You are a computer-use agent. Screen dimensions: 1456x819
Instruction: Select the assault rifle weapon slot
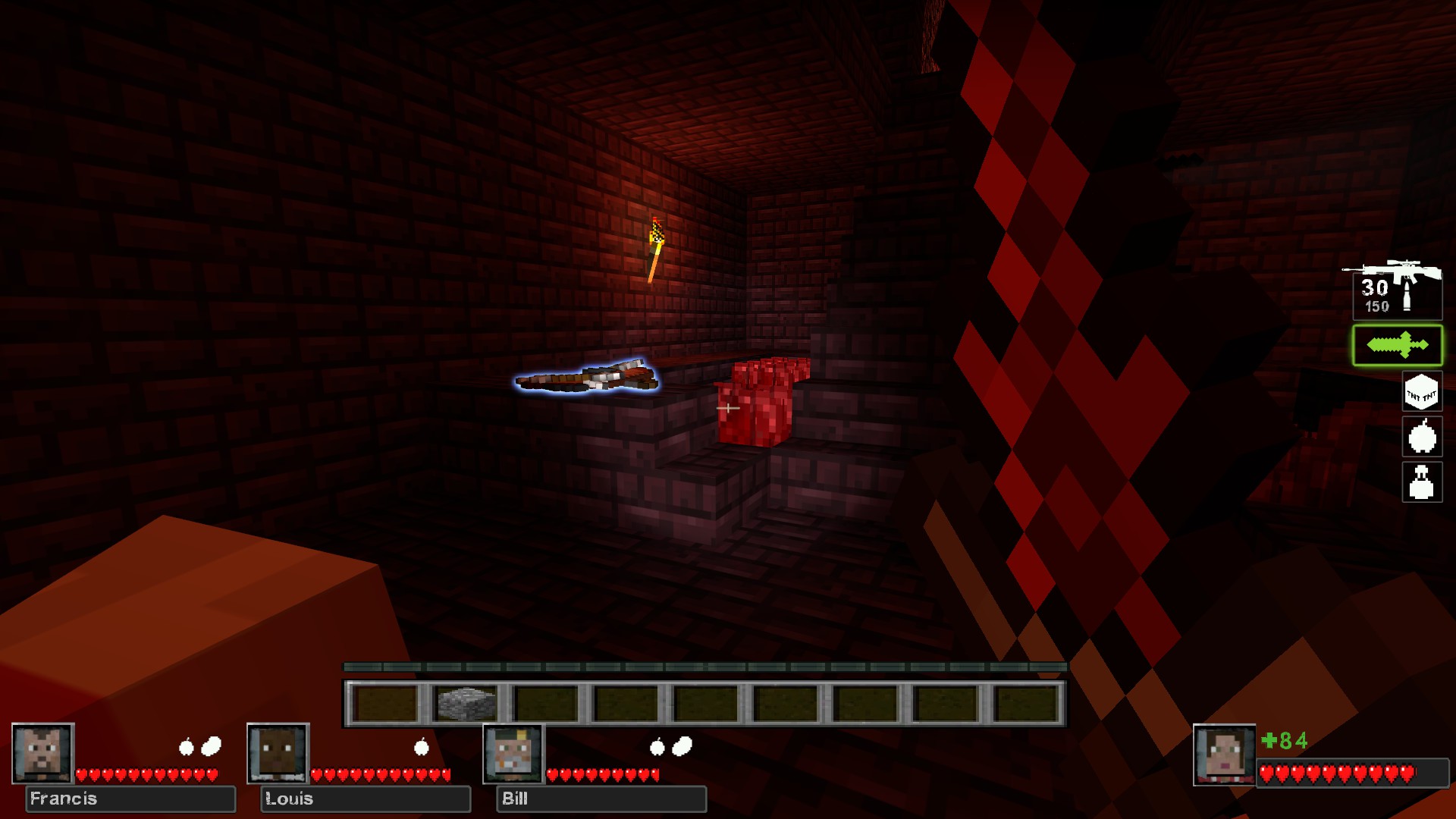(x=1396, y=290)
